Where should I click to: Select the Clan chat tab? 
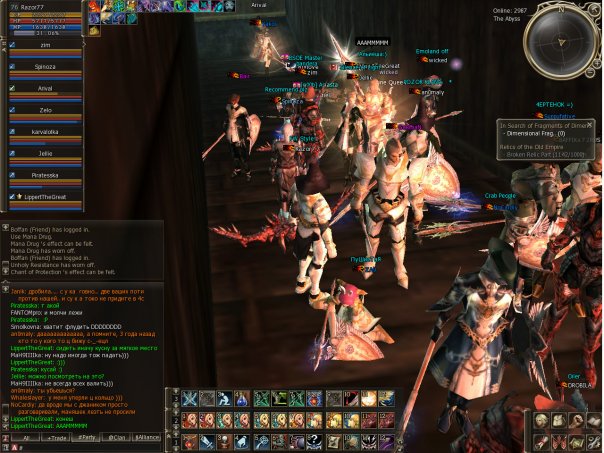[x=118, y=438]
